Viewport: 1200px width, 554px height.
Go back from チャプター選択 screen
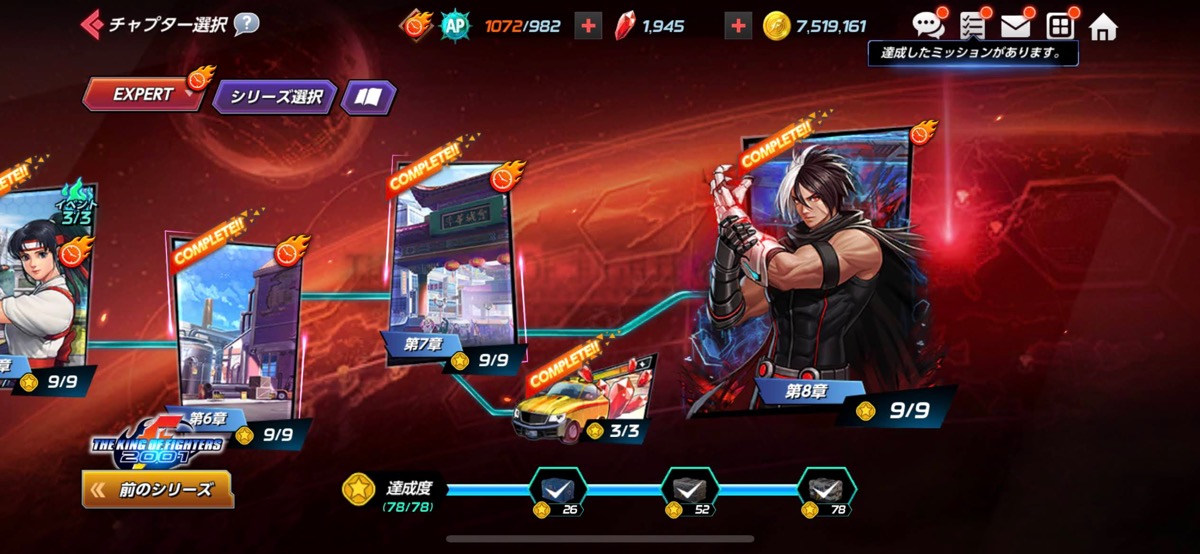pyautogui.click(x=94, y=23)
